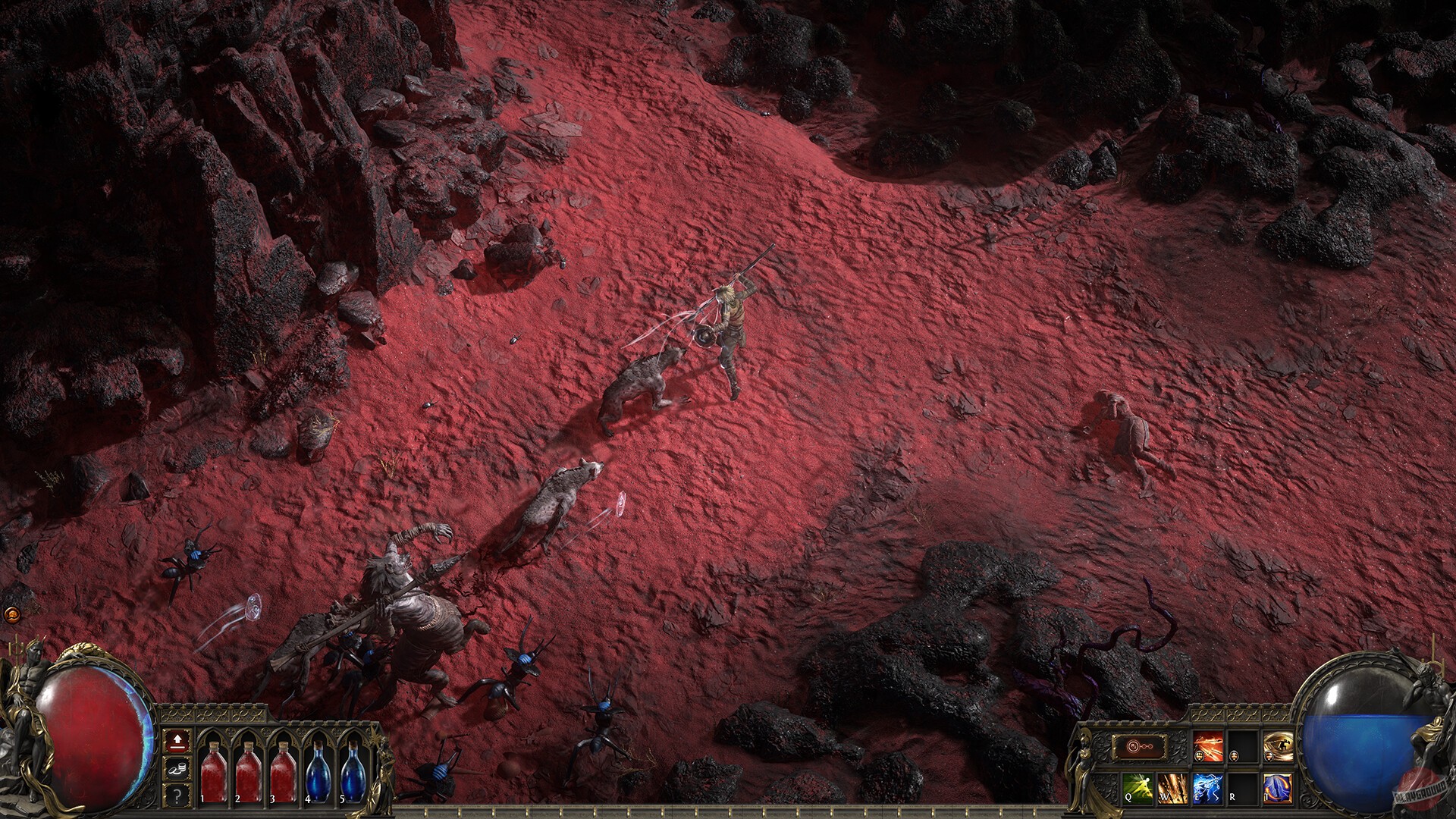Viewport: 1456px width, 819px height.
Task: Open help via the question mark button
Action: click(177, 795)
